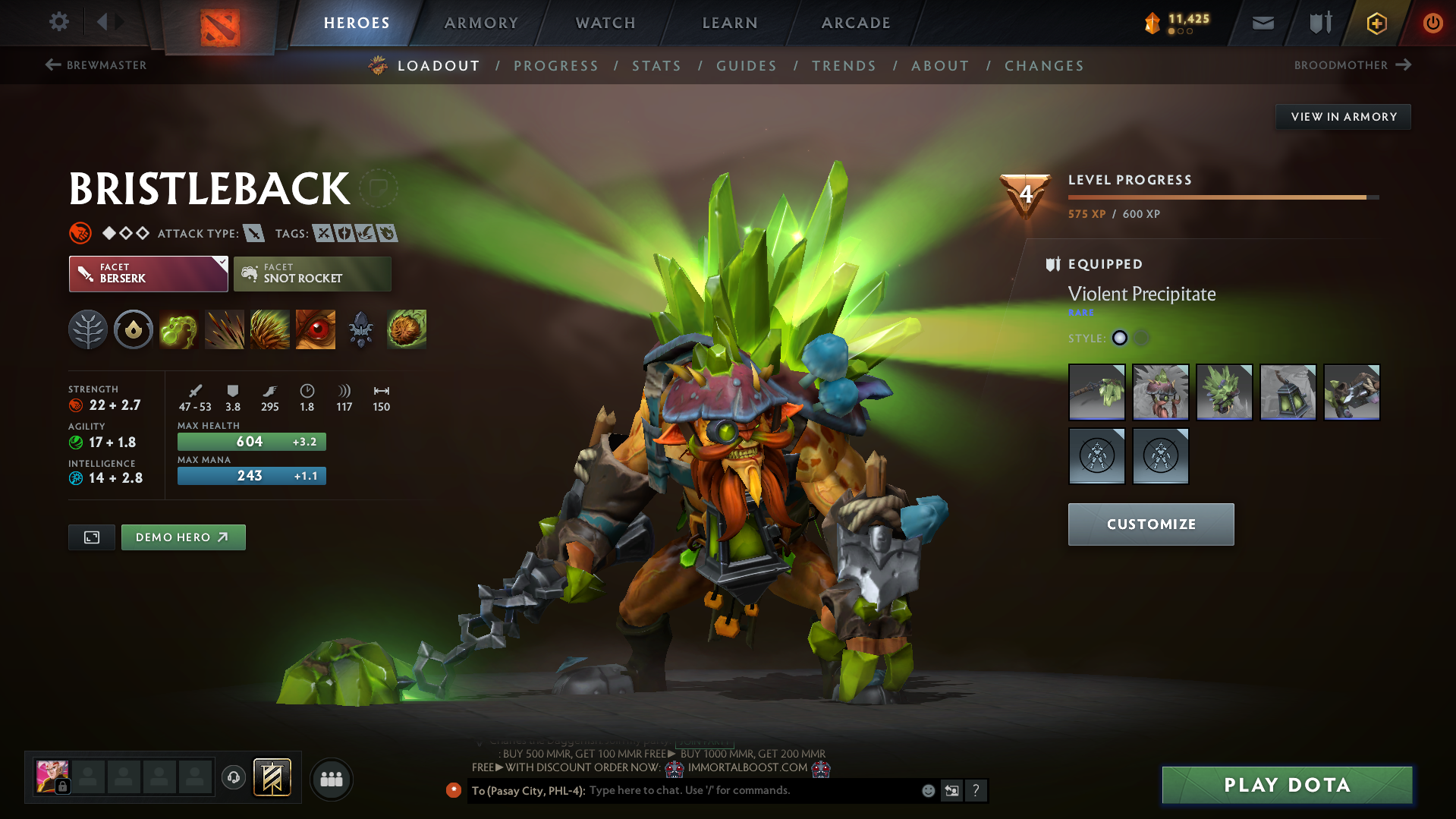Expand the emoticon picker in chat
Screen dimensions: 1456x819
click(x=928, y=790)
